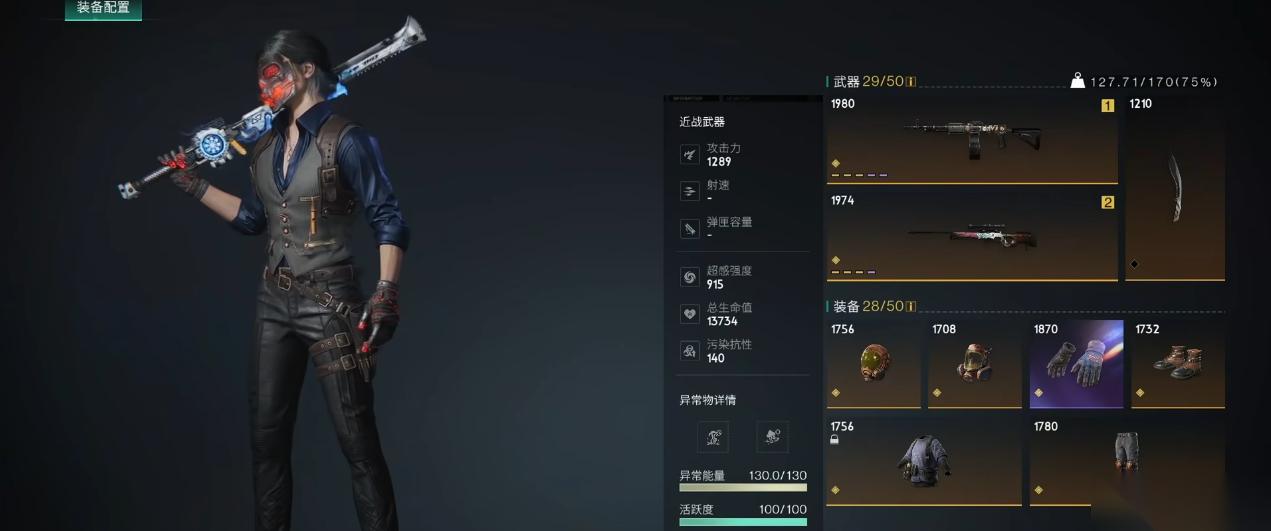Pick the gas mask equipment slot
1271x531 pixels.
[975, 364]
